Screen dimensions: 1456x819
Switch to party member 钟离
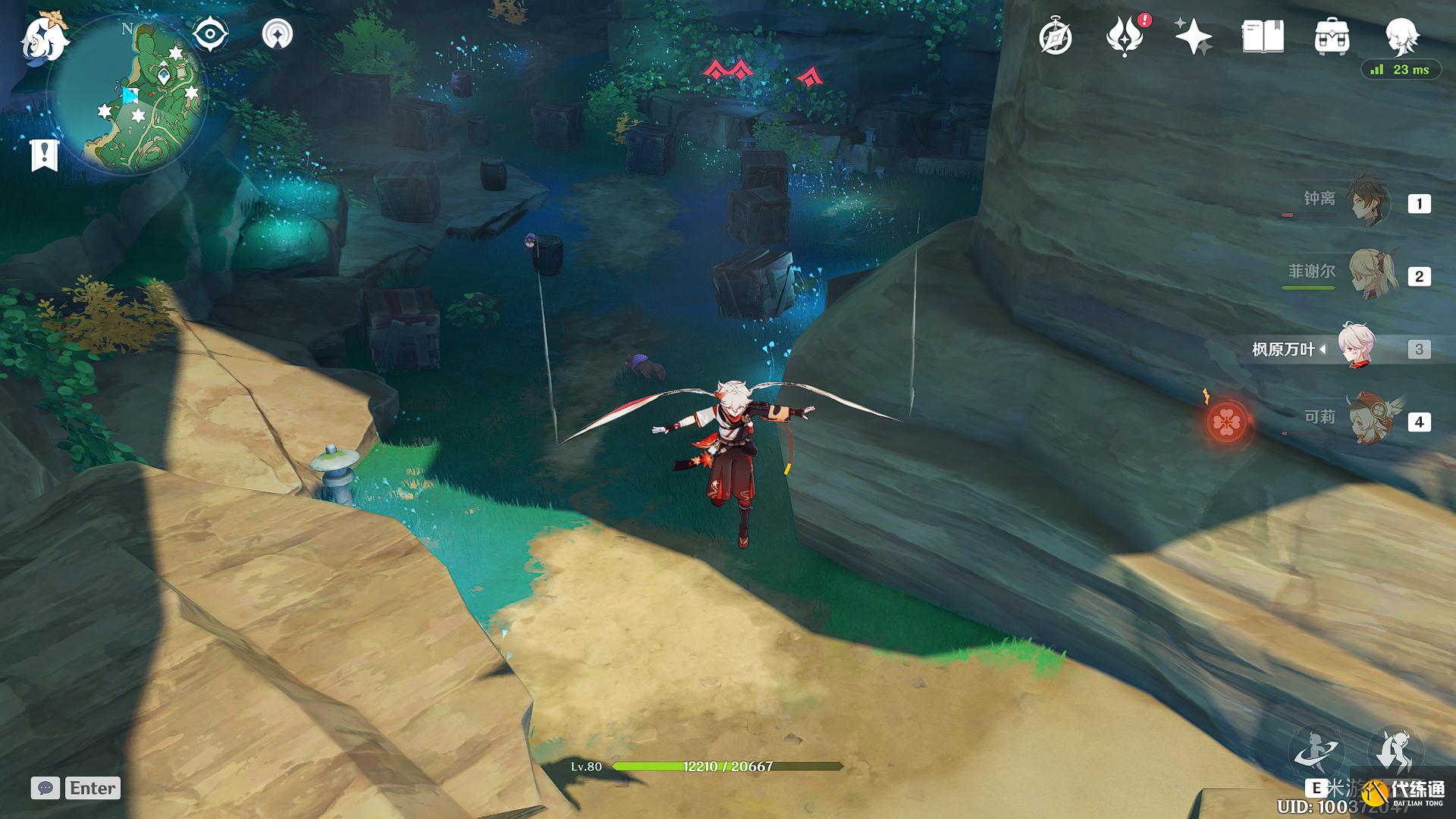1368,202
